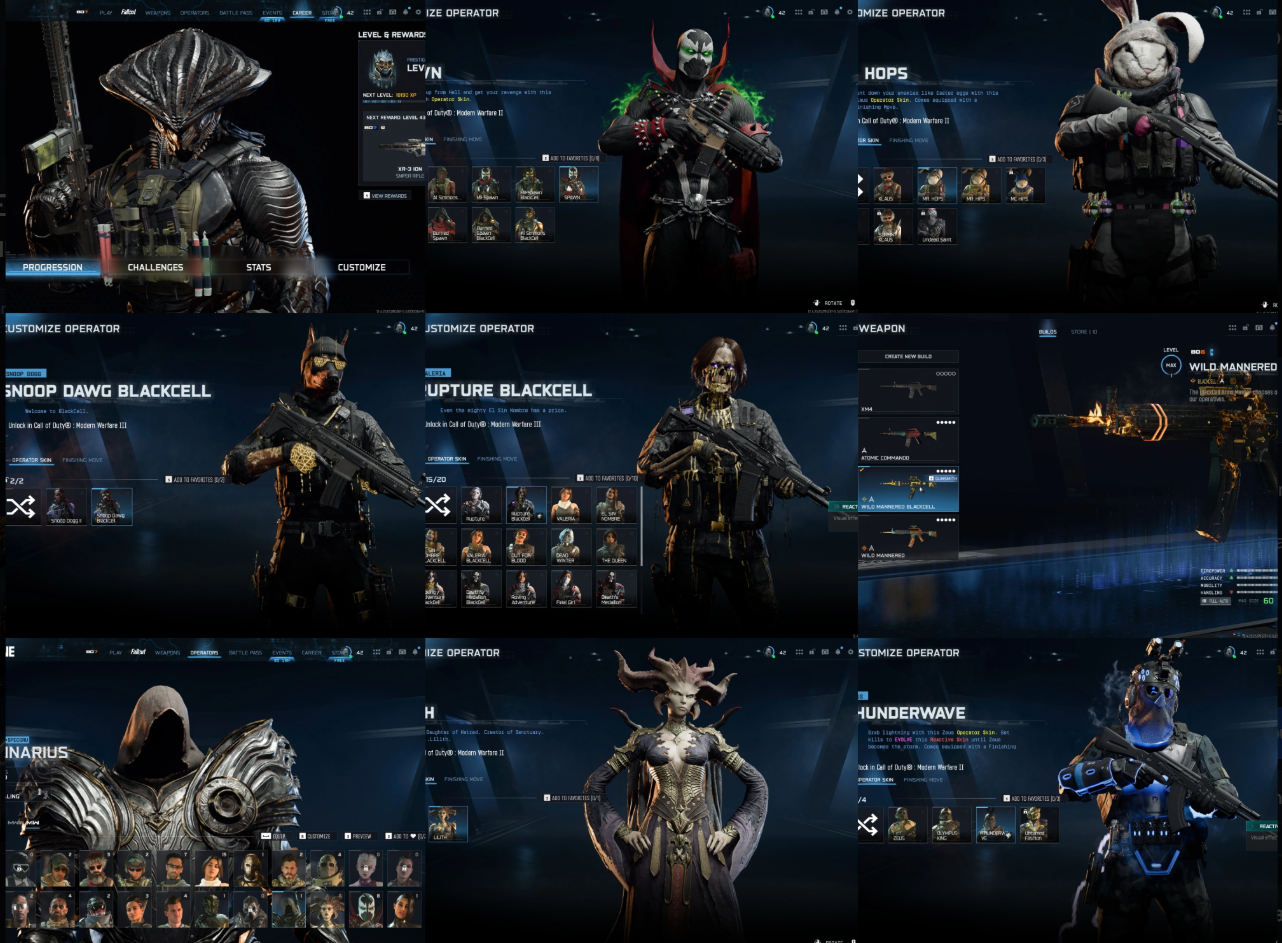Expand the upper left chevron beside Mr Hops skins

point(860,178)
